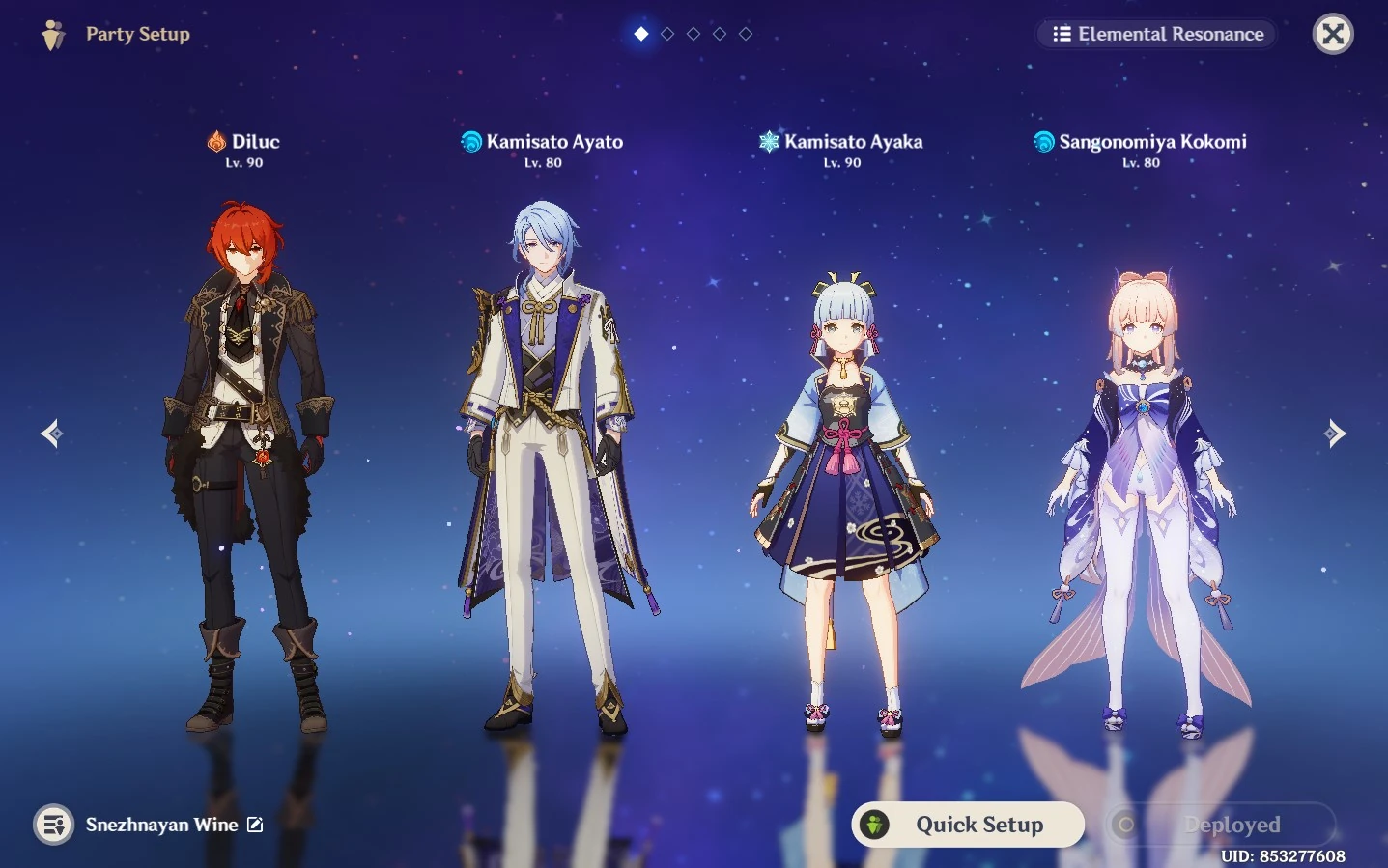Select the third party preset diamond

tap(693, 32)
